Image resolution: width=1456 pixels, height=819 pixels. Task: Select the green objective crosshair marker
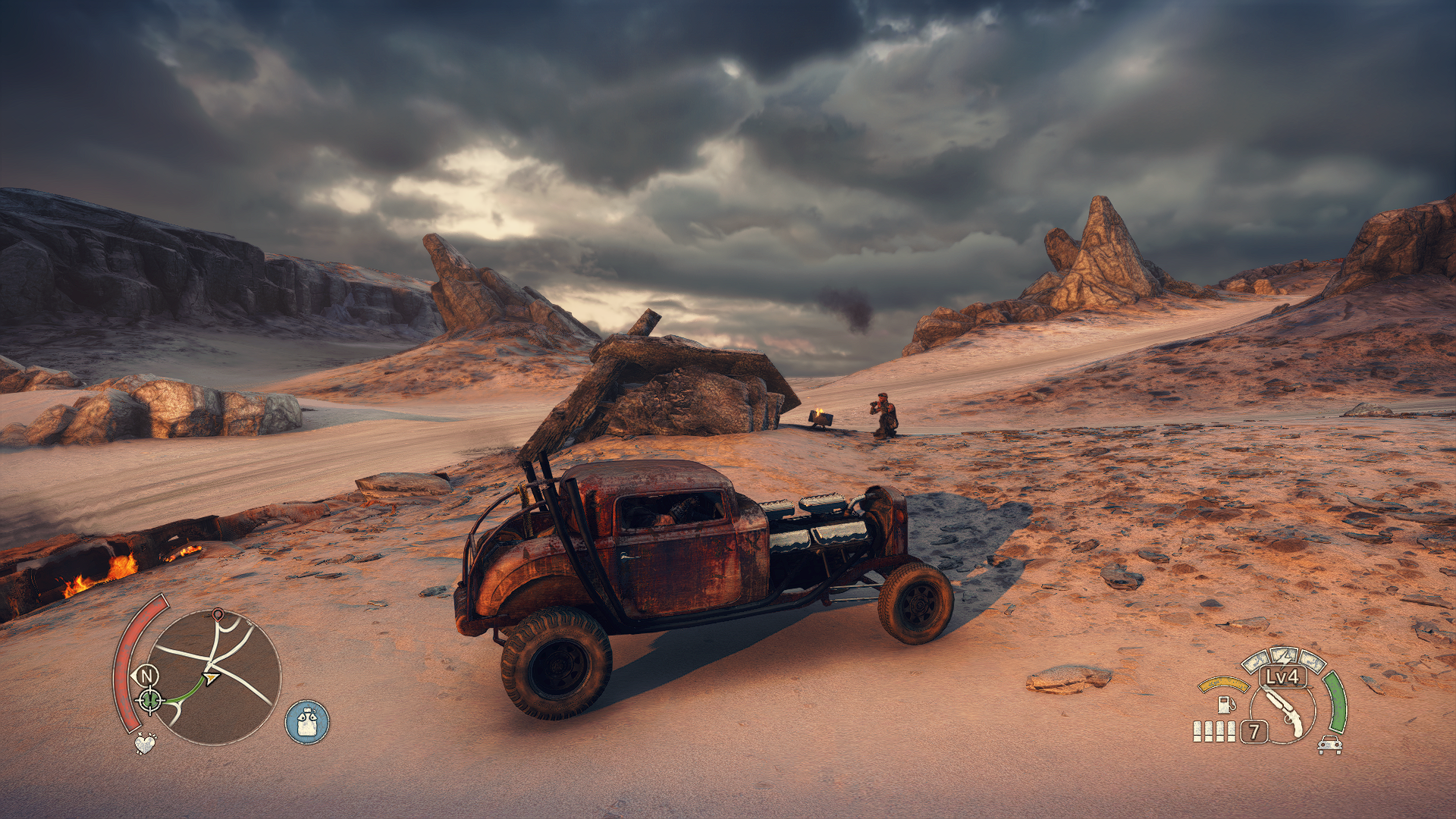pos(149,698)
